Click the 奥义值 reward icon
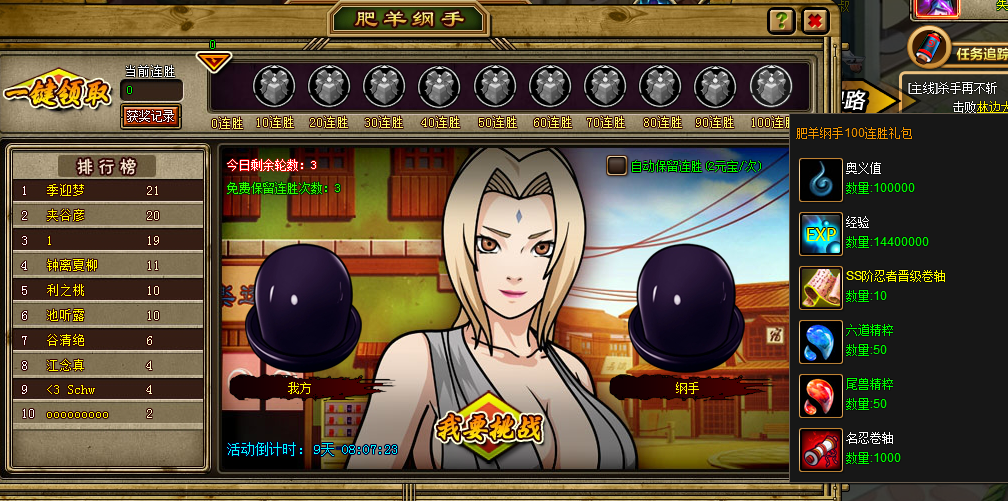 point(821,179)
